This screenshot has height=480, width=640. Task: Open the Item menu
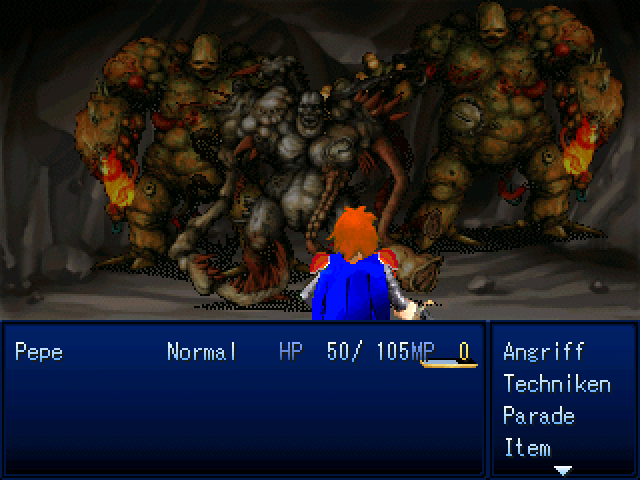[527, 448]
